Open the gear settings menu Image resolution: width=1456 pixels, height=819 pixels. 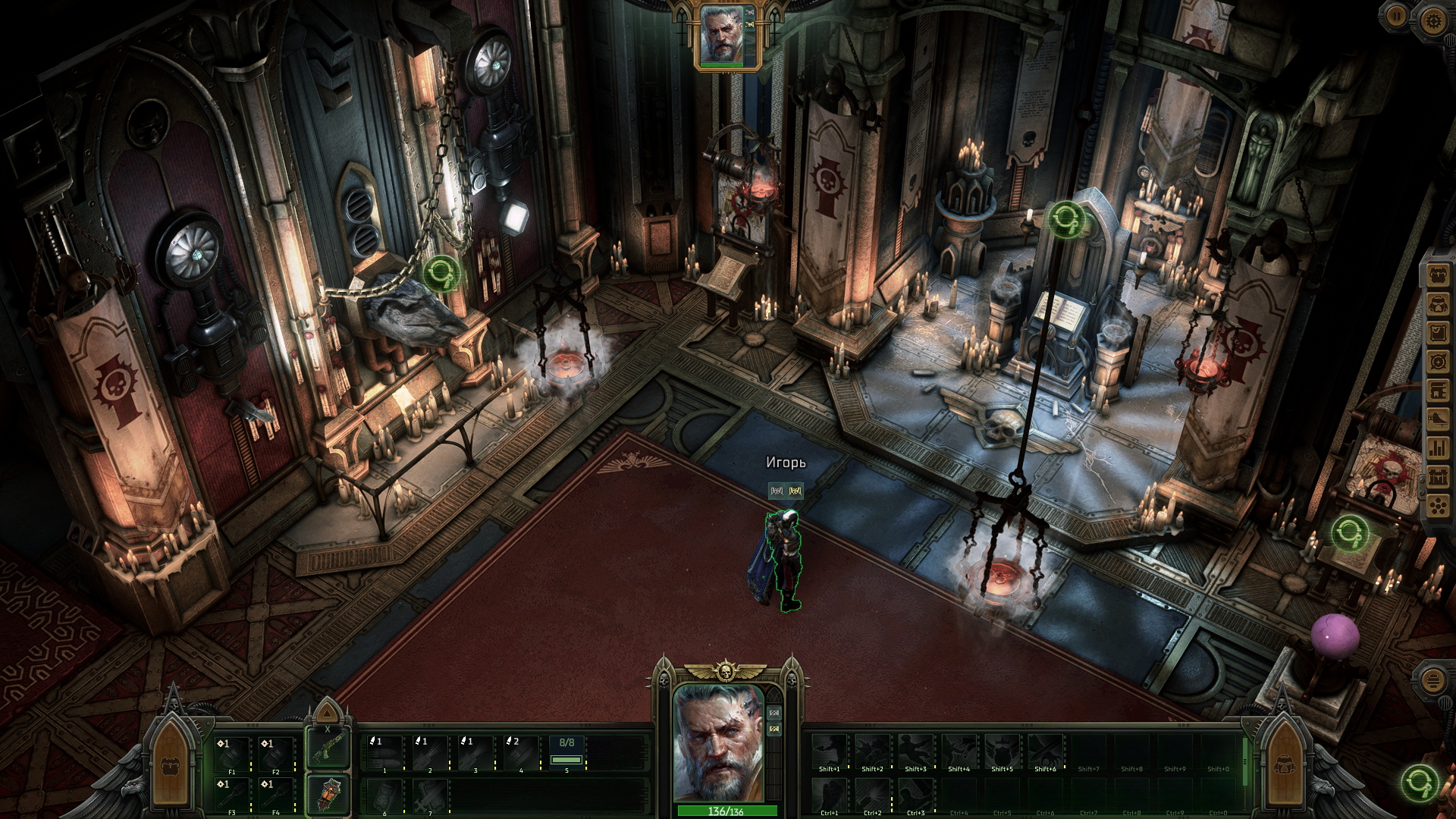[1432, 20]
